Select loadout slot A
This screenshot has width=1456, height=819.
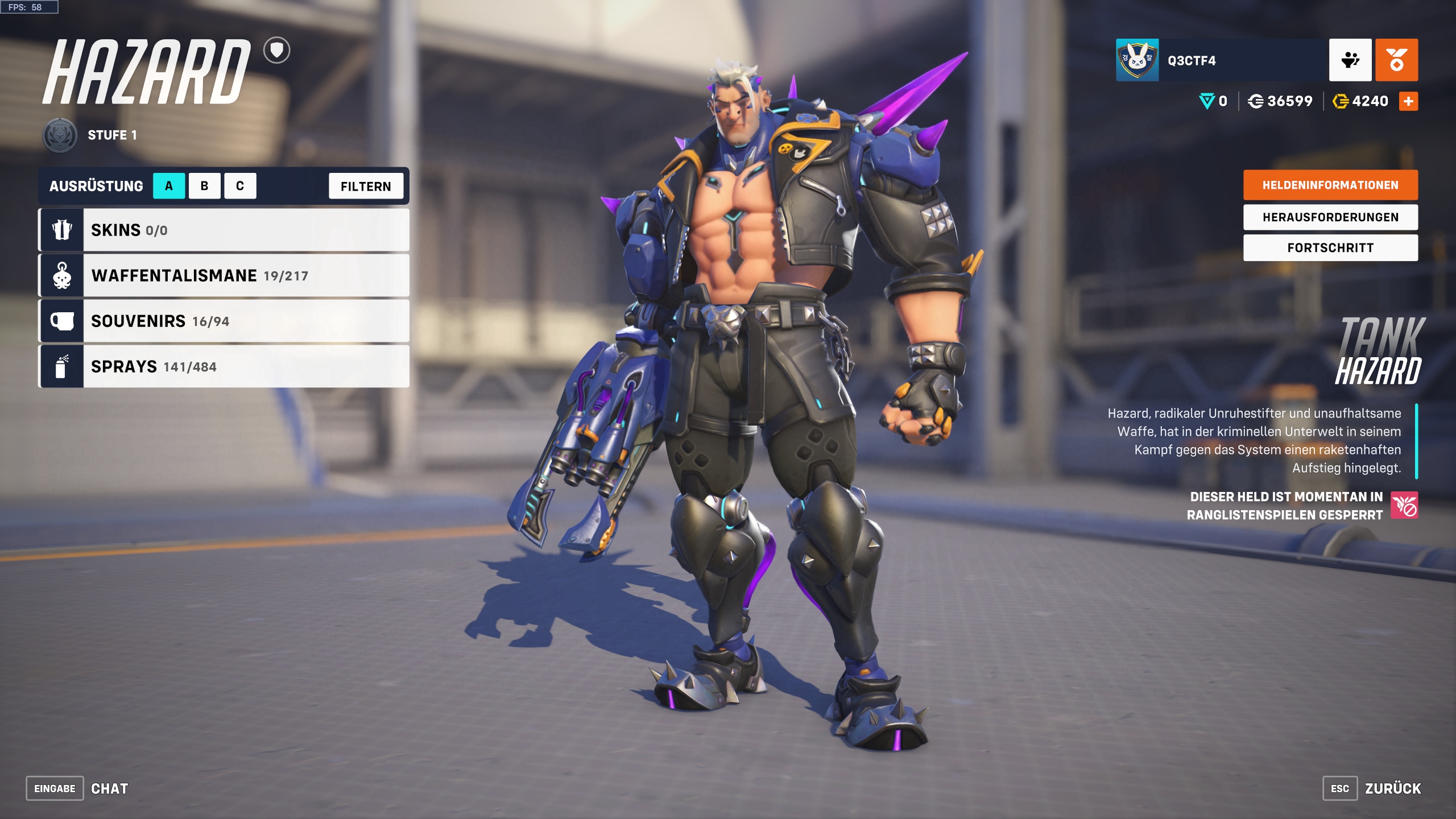tap(169, 185)
